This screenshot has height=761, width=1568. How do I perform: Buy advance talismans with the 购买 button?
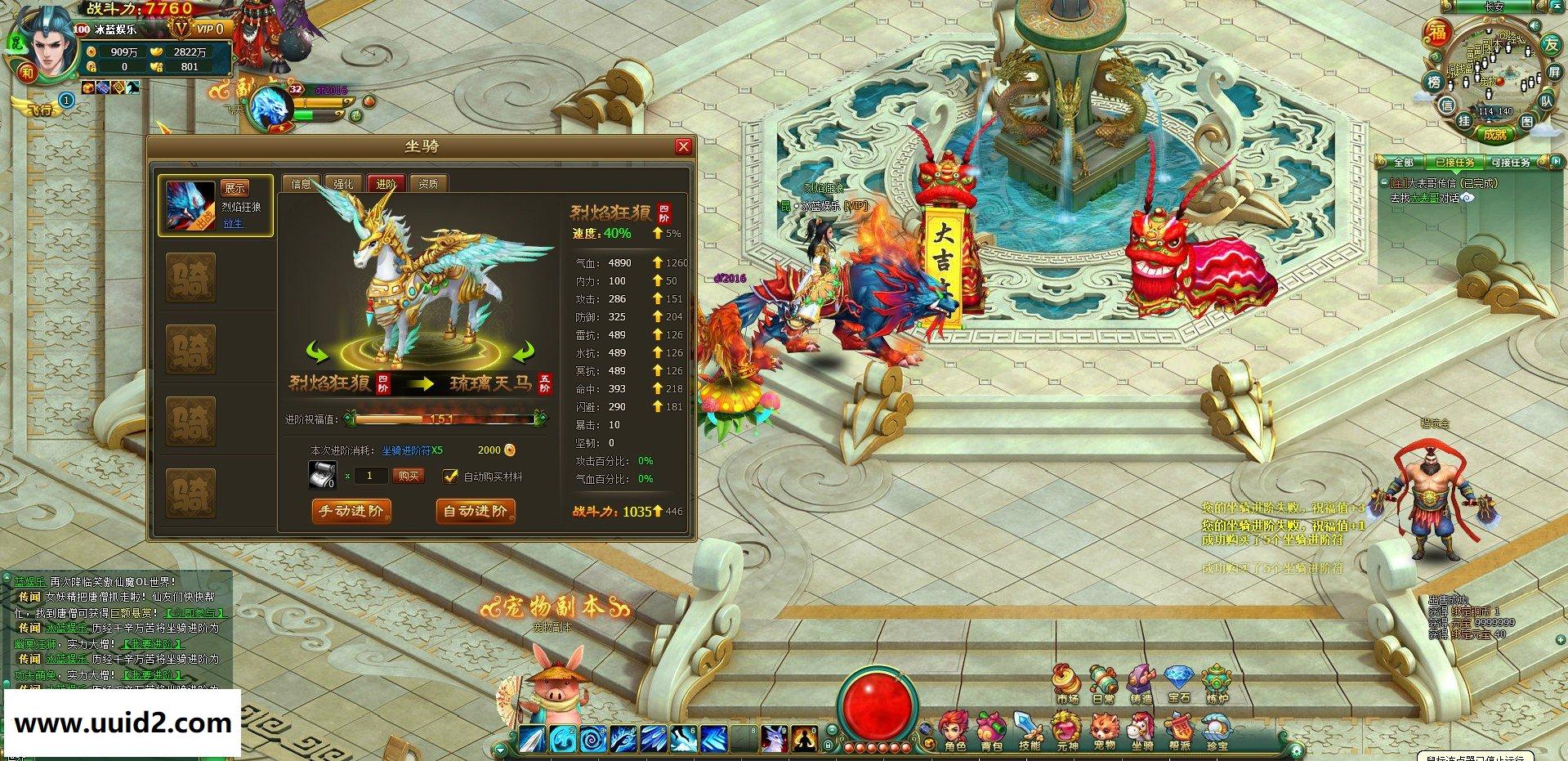(408, 476)
